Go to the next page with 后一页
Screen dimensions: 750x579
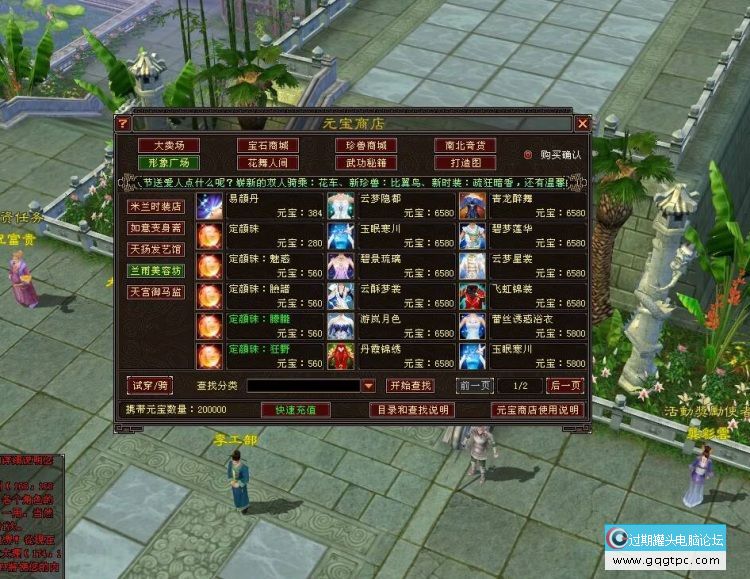click(565, 386)
